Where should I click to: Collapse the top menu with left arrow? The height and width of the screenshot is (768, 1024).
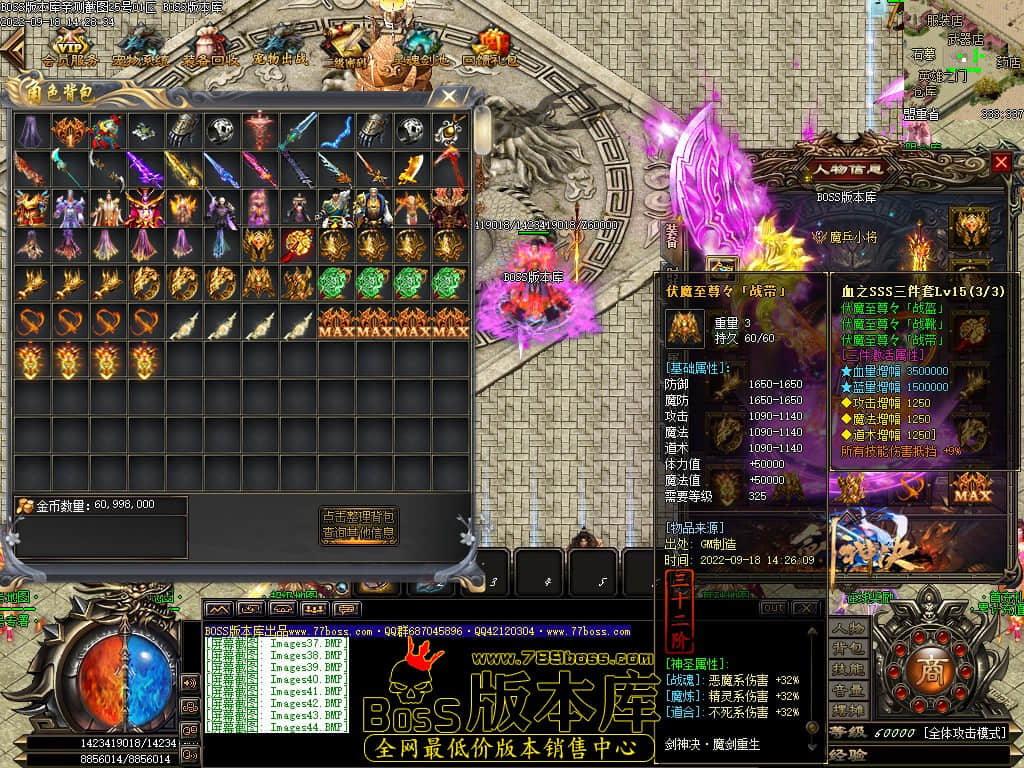(x=12, y=46)
